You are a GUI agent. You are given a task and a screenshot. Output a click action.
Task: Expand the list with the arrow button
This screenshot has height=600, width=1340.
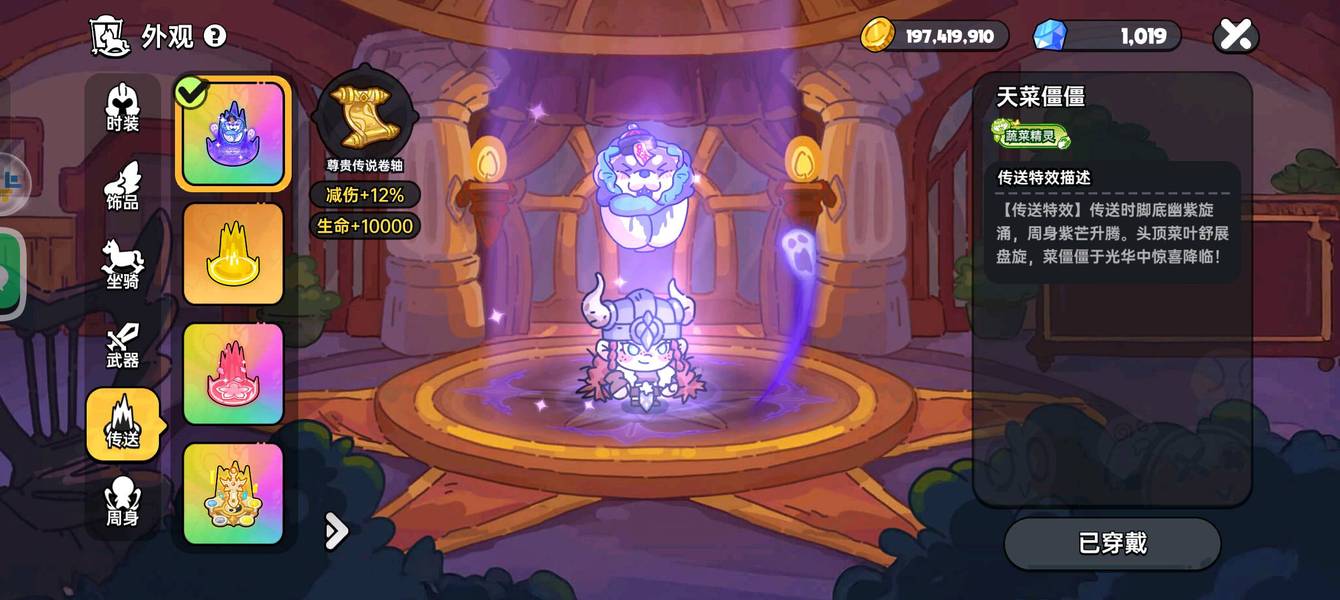coord(337,532)
